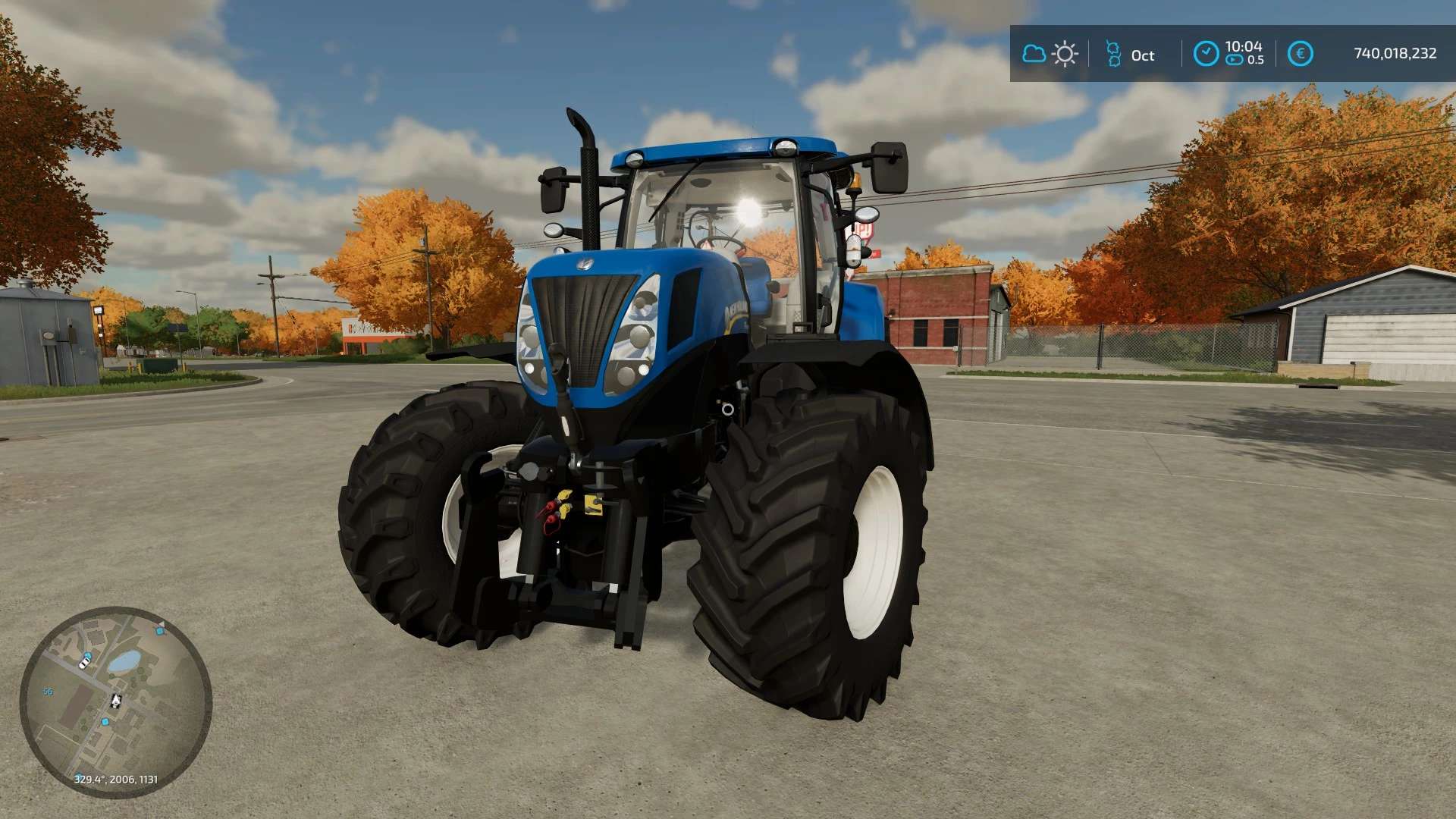Open the circular minimap
The width and height of the screenshot is (1456, 819).
click(x=115, y=701)
